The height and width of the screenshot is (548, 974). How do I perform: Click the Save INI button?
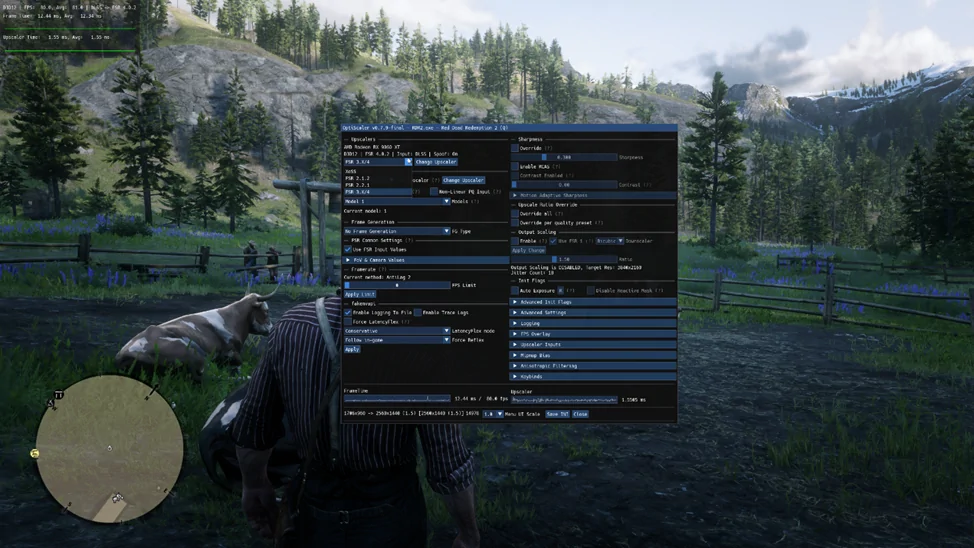[557, 414]
